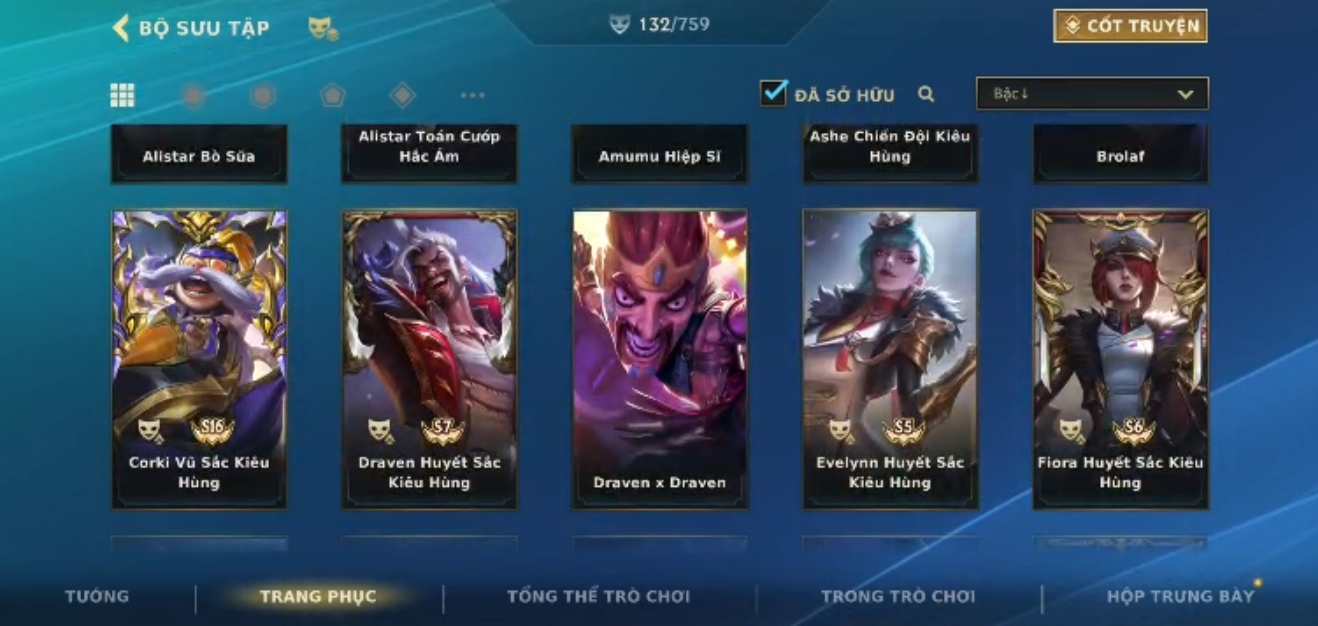Screen dimensions: 1318x626
Task: Pick the Draven x Draven skin card
Action: pos(659,358)
